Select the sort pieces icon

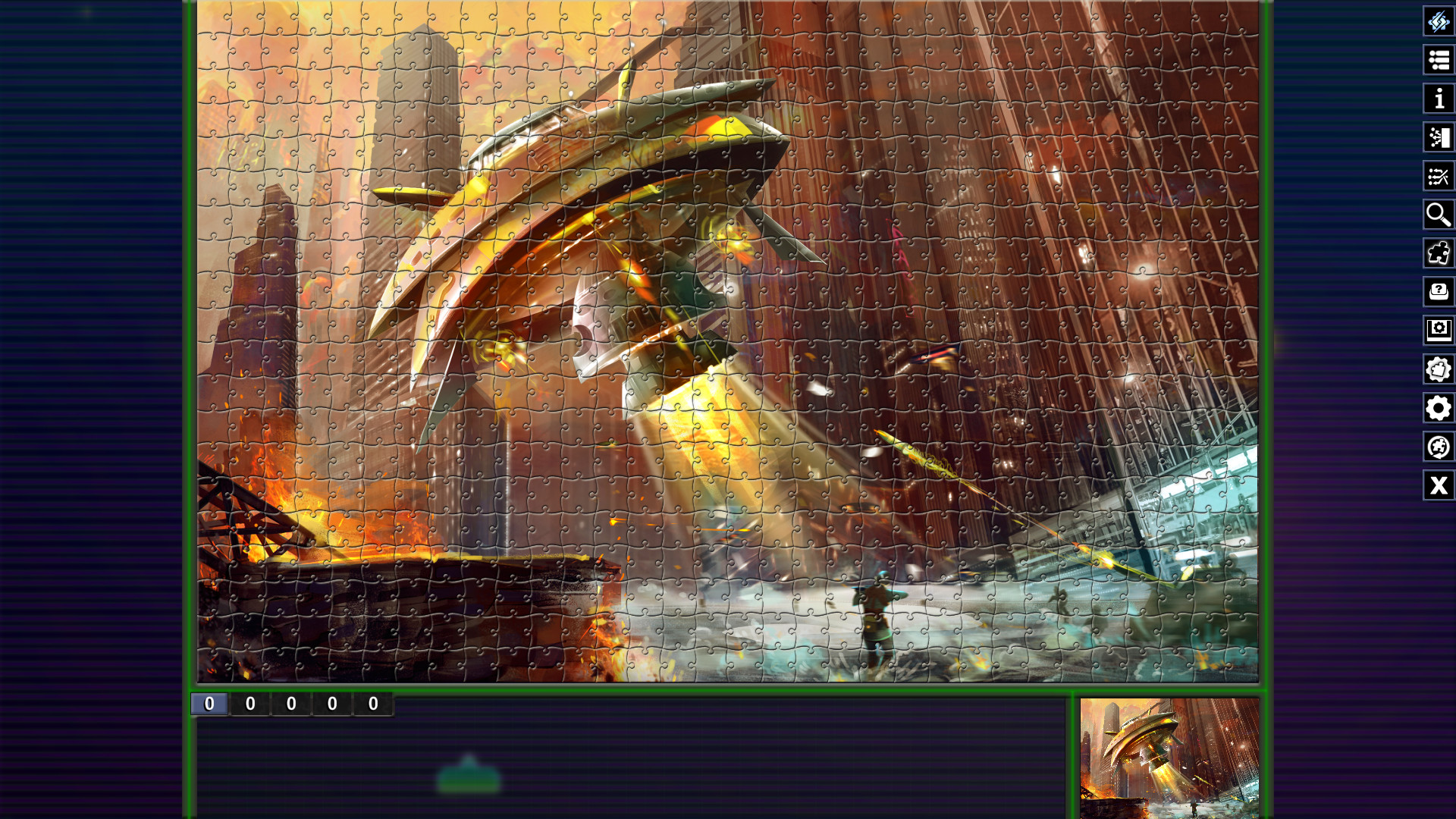(1439, 137)
